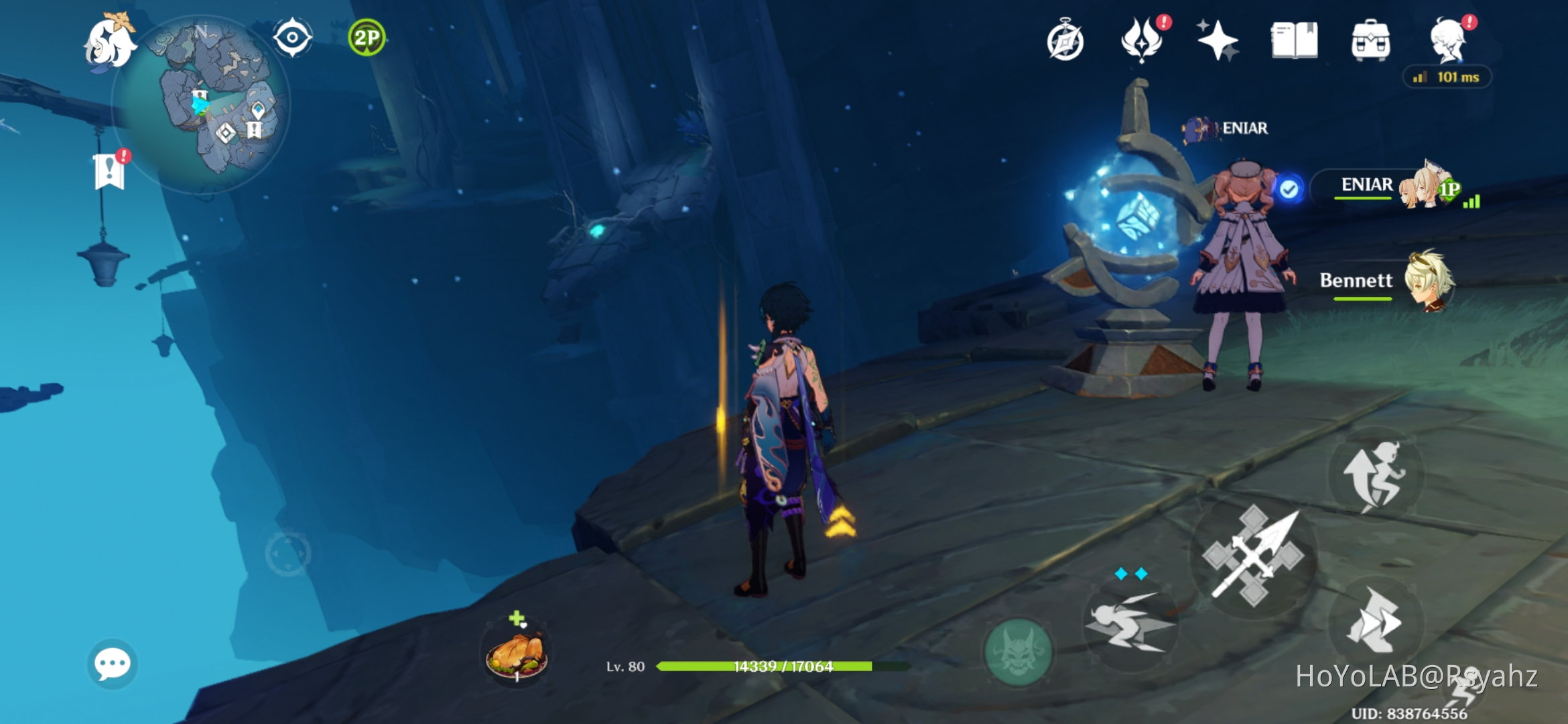Open the adventure compass icon

coord(1065,42)
